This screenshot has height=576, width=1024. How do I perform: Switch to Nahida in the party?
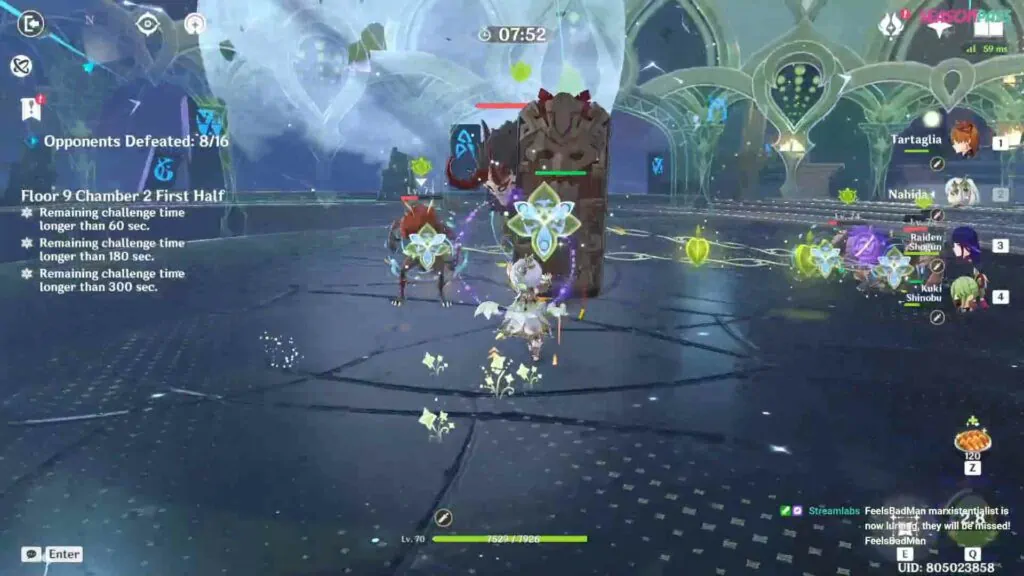(960, 192)
